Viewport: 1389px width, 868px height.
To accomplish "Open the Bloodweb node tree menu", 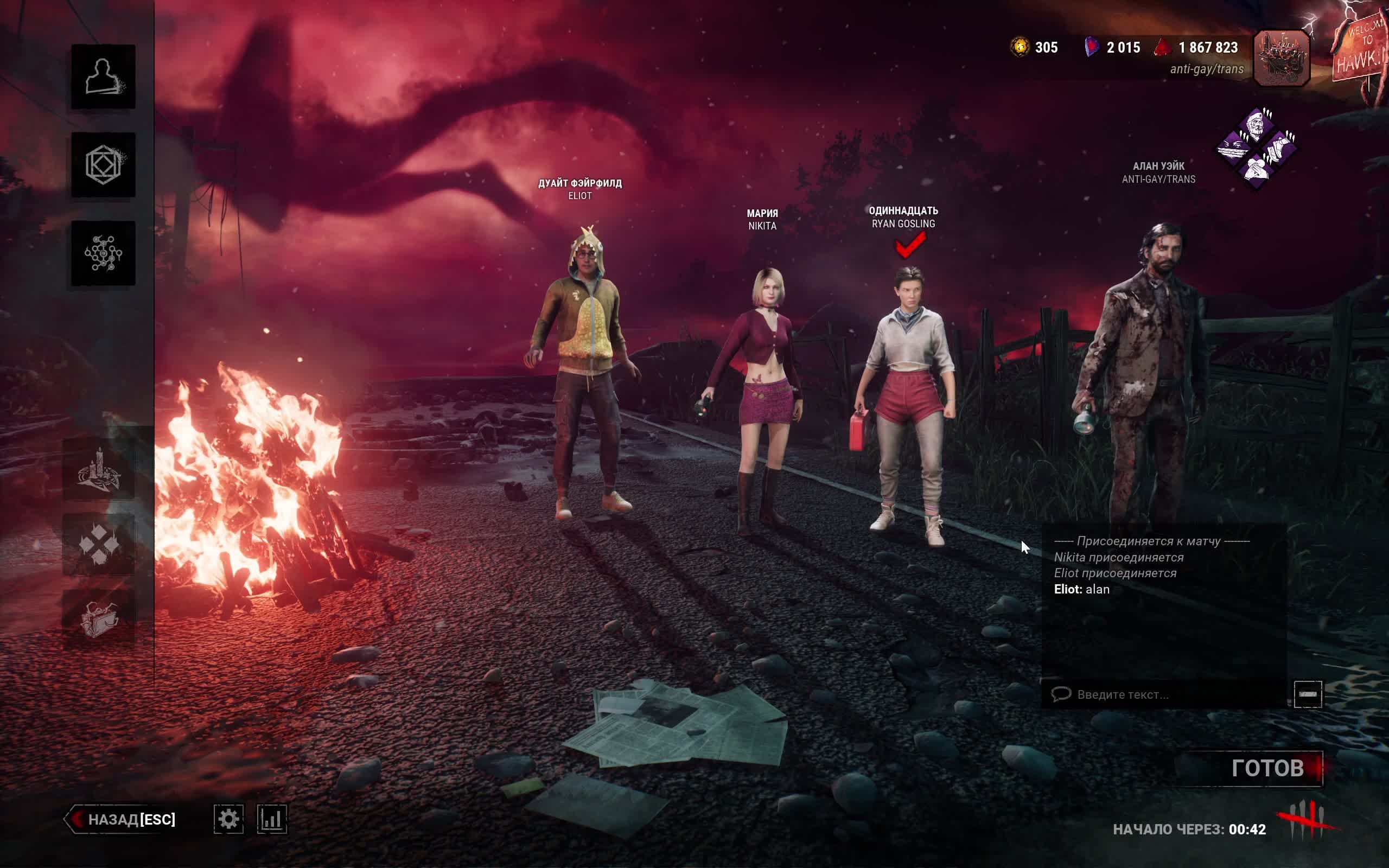I will coord(103,253).
